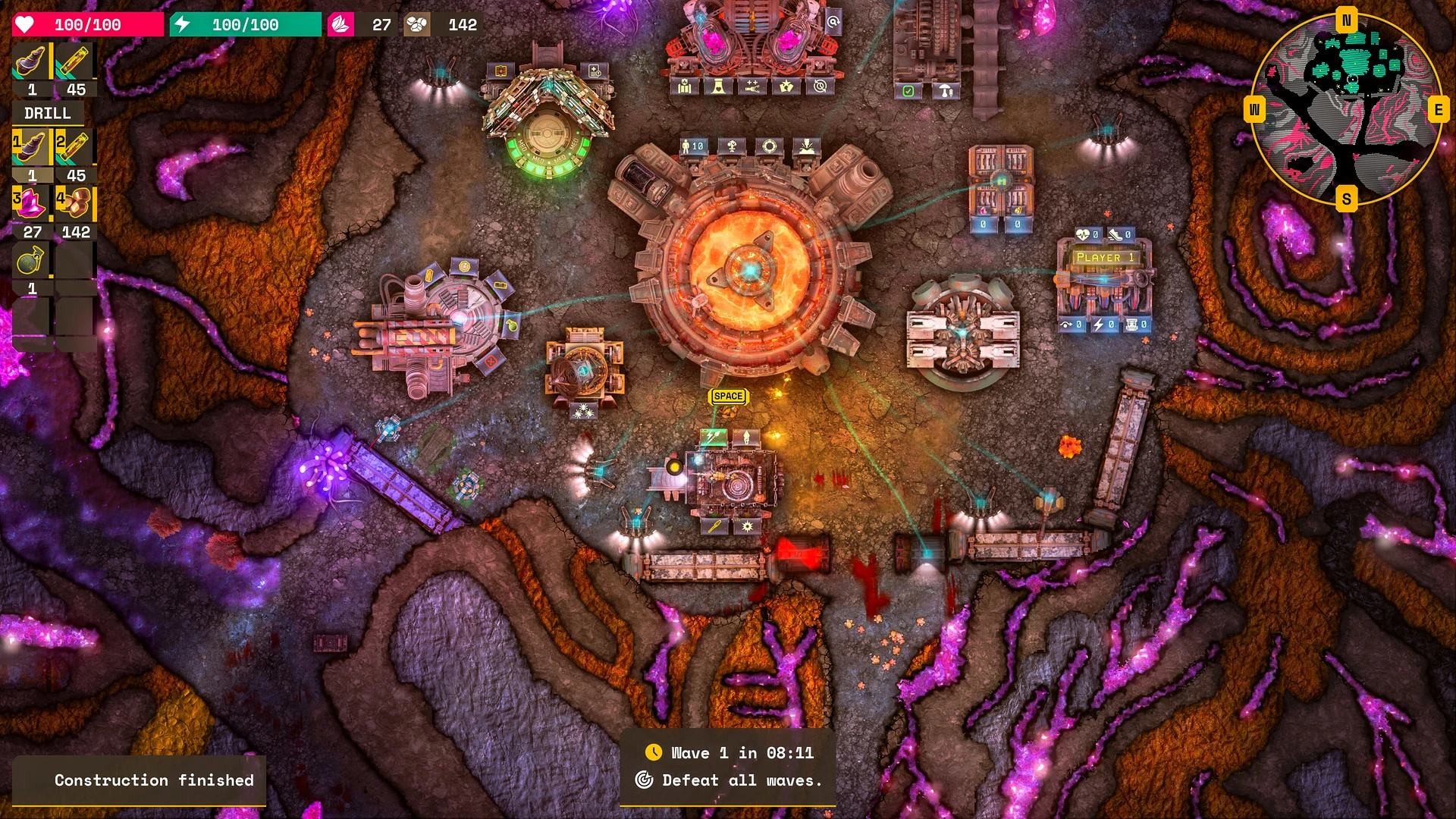Click the speed shoe stat on Player 1 station
Image resolution: width=1456 pixels, height=819 pixels.
click(1116, 234)
